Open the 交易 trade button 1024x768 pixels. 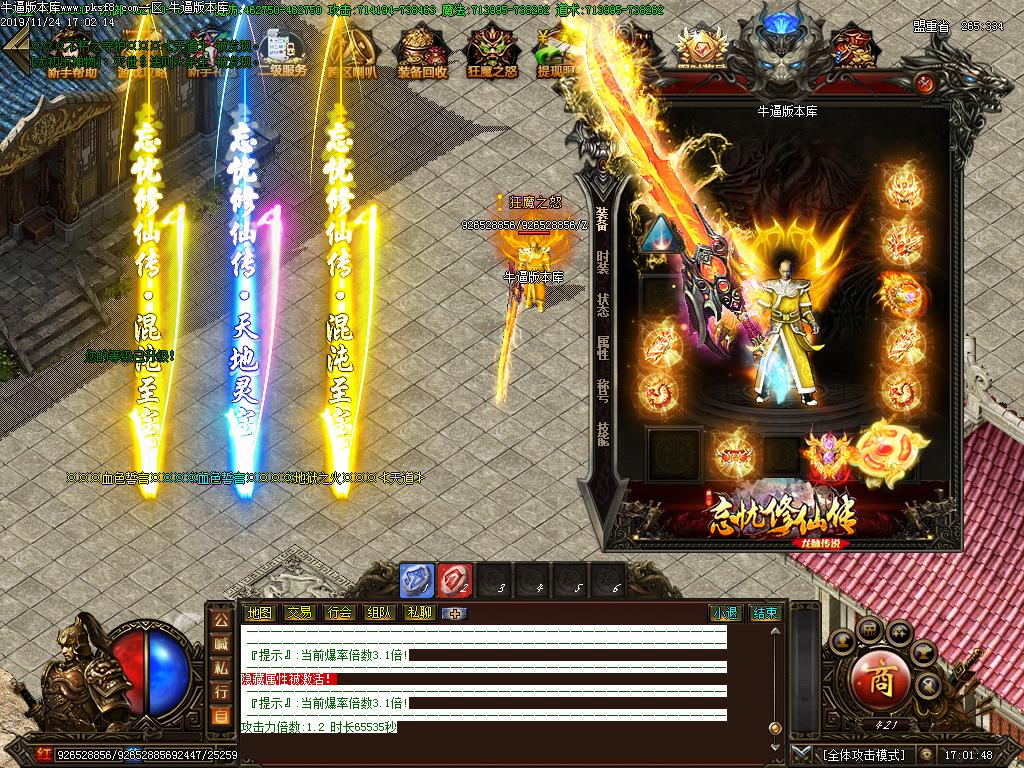pyautogui.click(x=299, y=613)
